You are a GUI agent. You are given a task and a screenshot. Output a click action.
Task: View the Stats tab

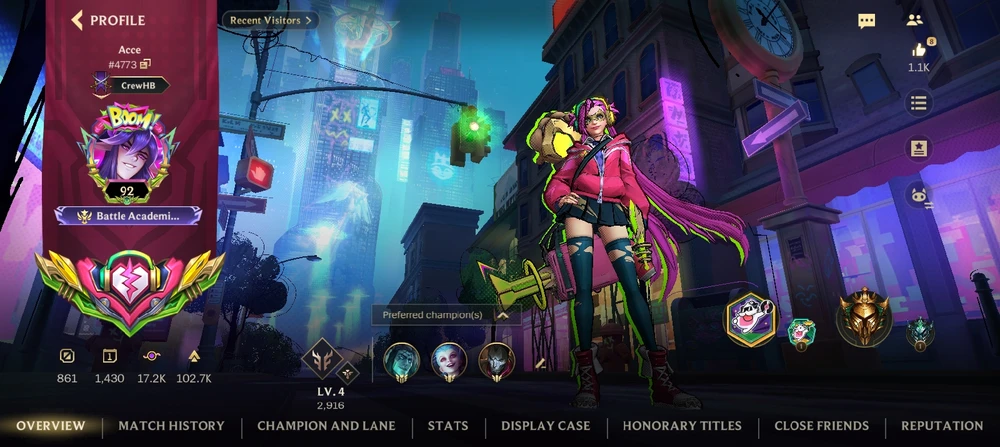pos(448,426)
